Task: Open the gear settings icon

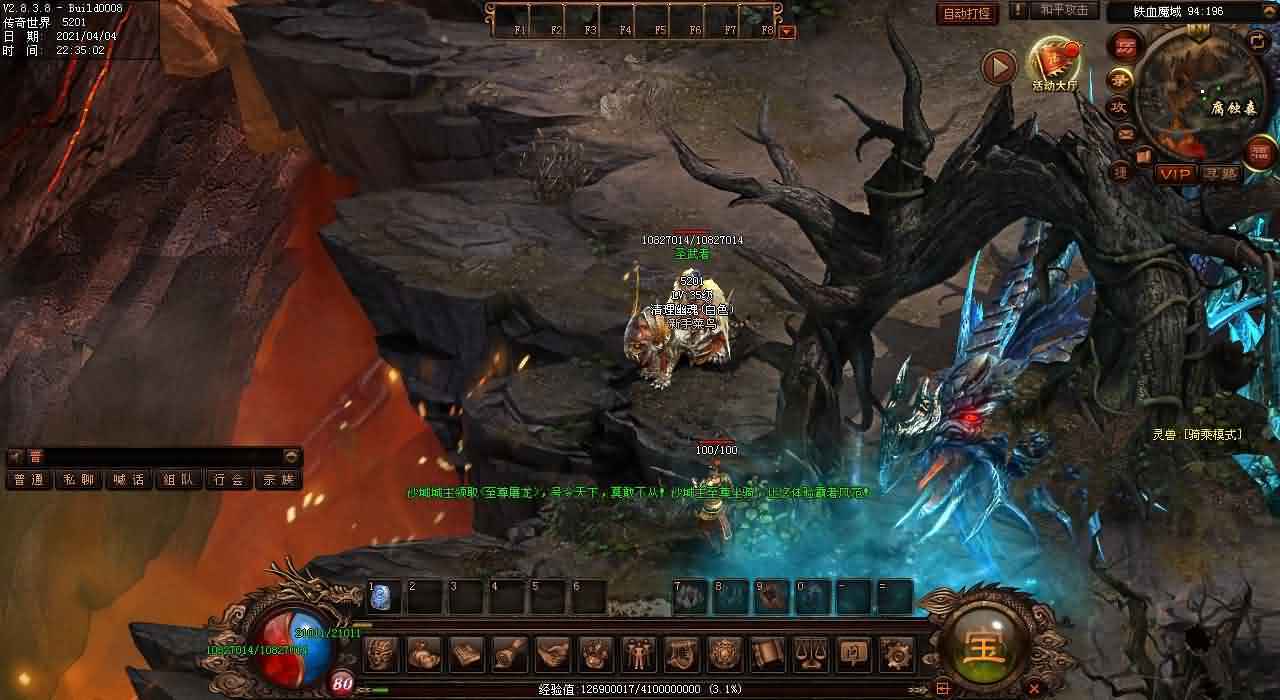Action: pos(896,654)
